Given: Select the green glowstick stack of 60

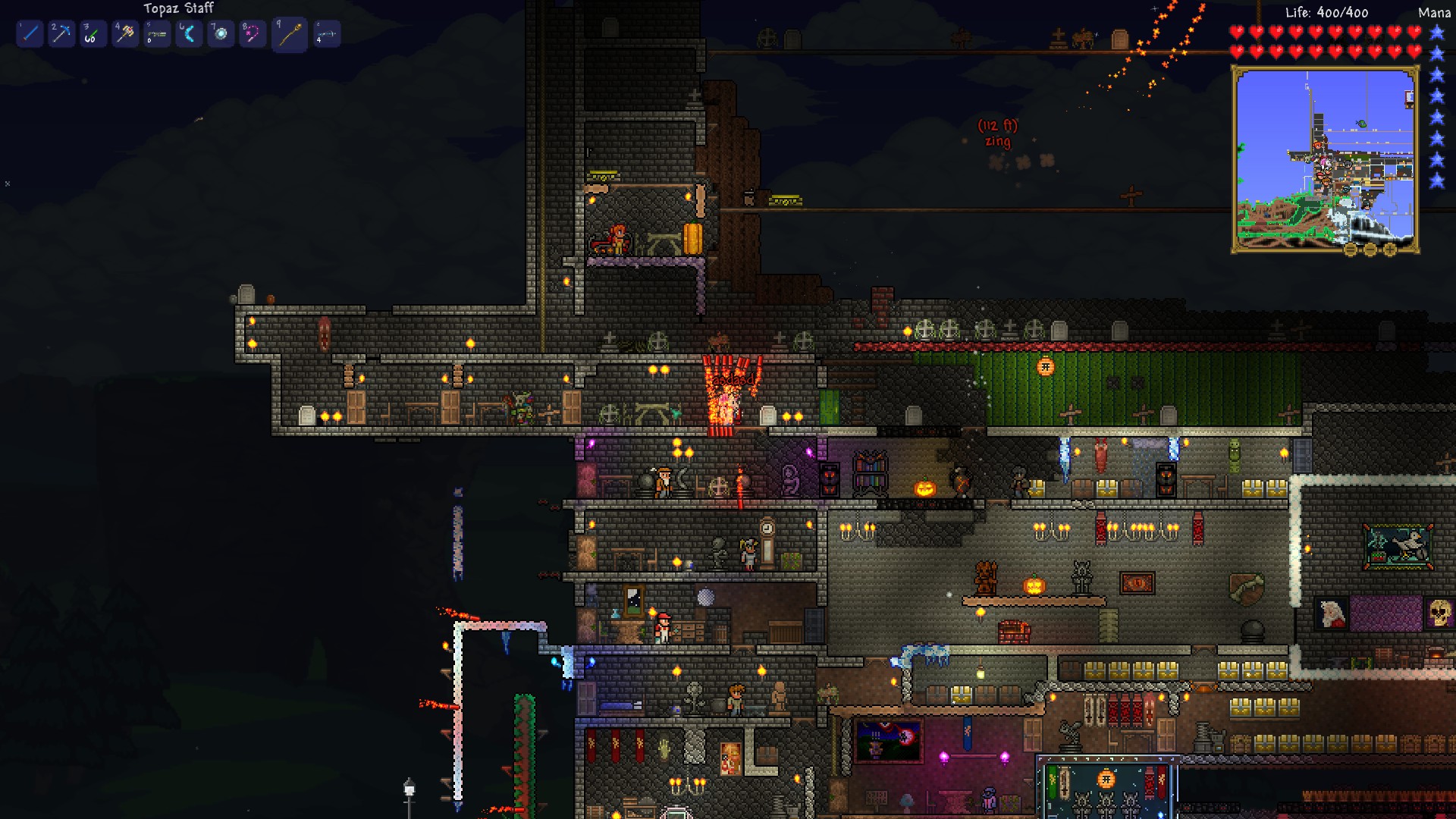Looking at the screenshot, I should coord(93,33).
